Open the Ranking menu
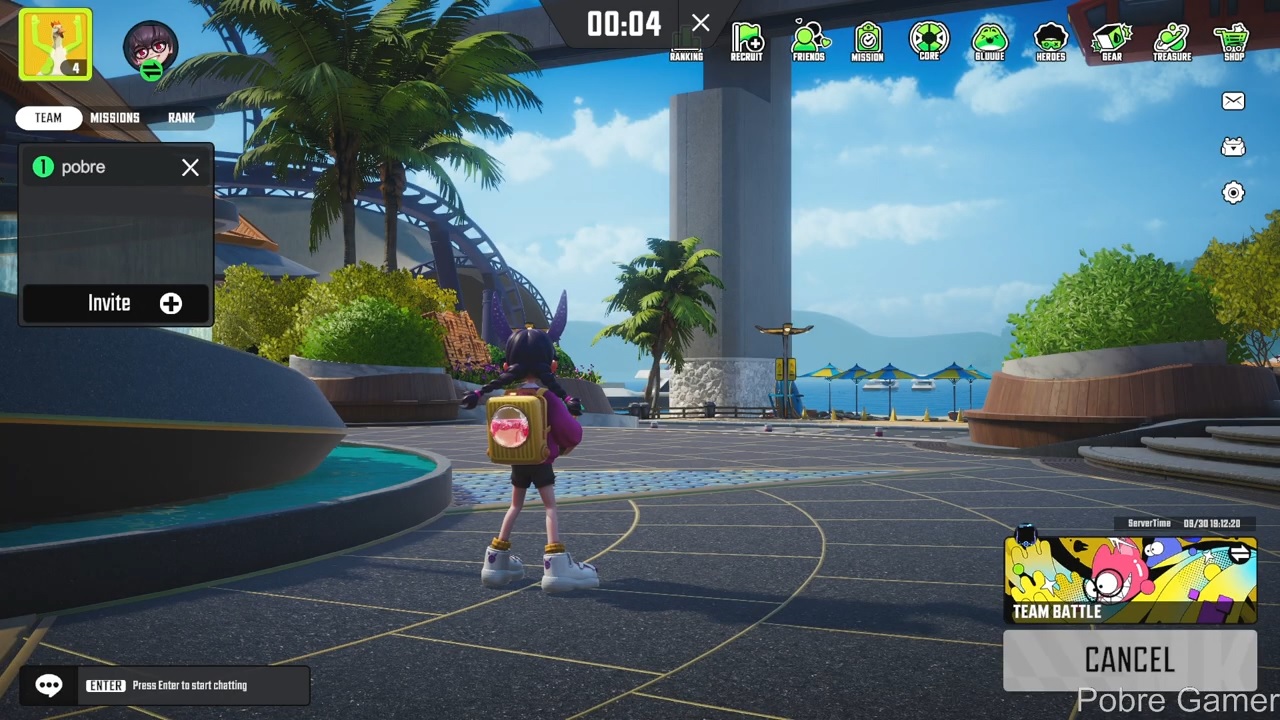Image resolution: width=1280 pixels, height=720 pixels. tap(686, 43)
